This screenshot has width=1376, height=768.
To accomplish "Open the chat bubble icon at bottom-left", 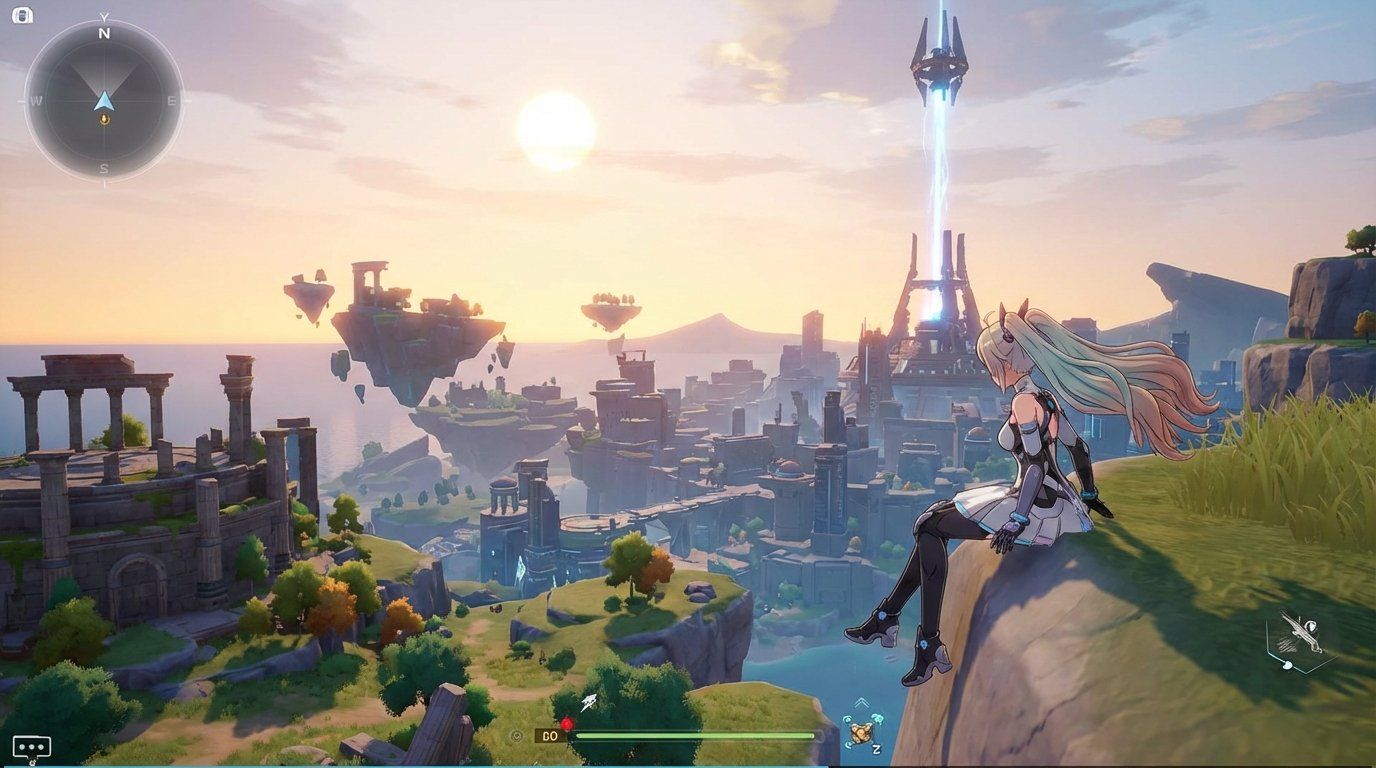I will (x=30, y=745).
